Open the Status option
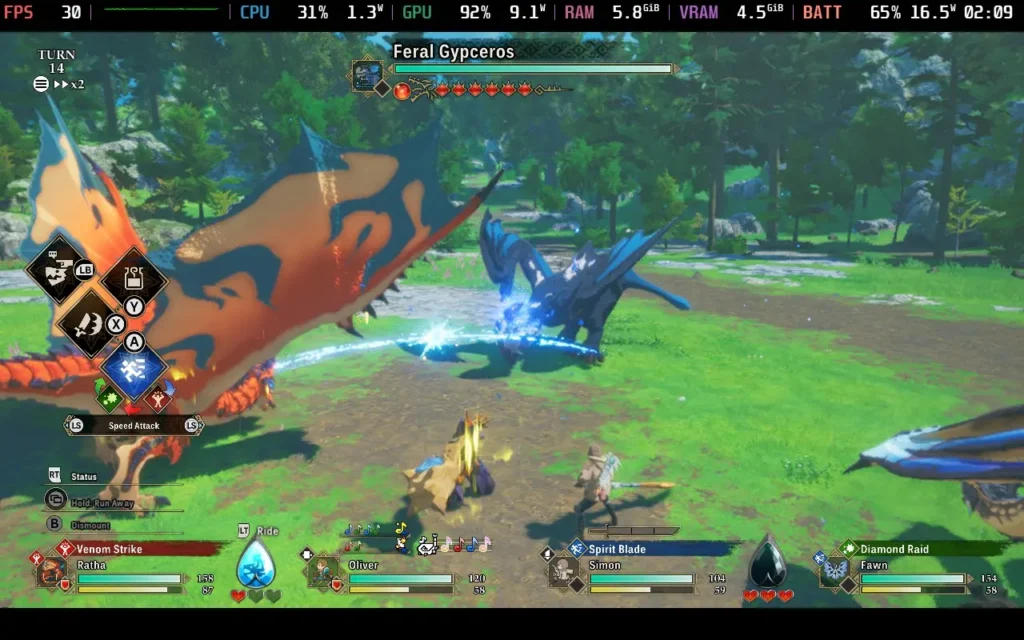The width and height of the screenshot is (1024, 640). pyautogui.click(x=84, y=477)
